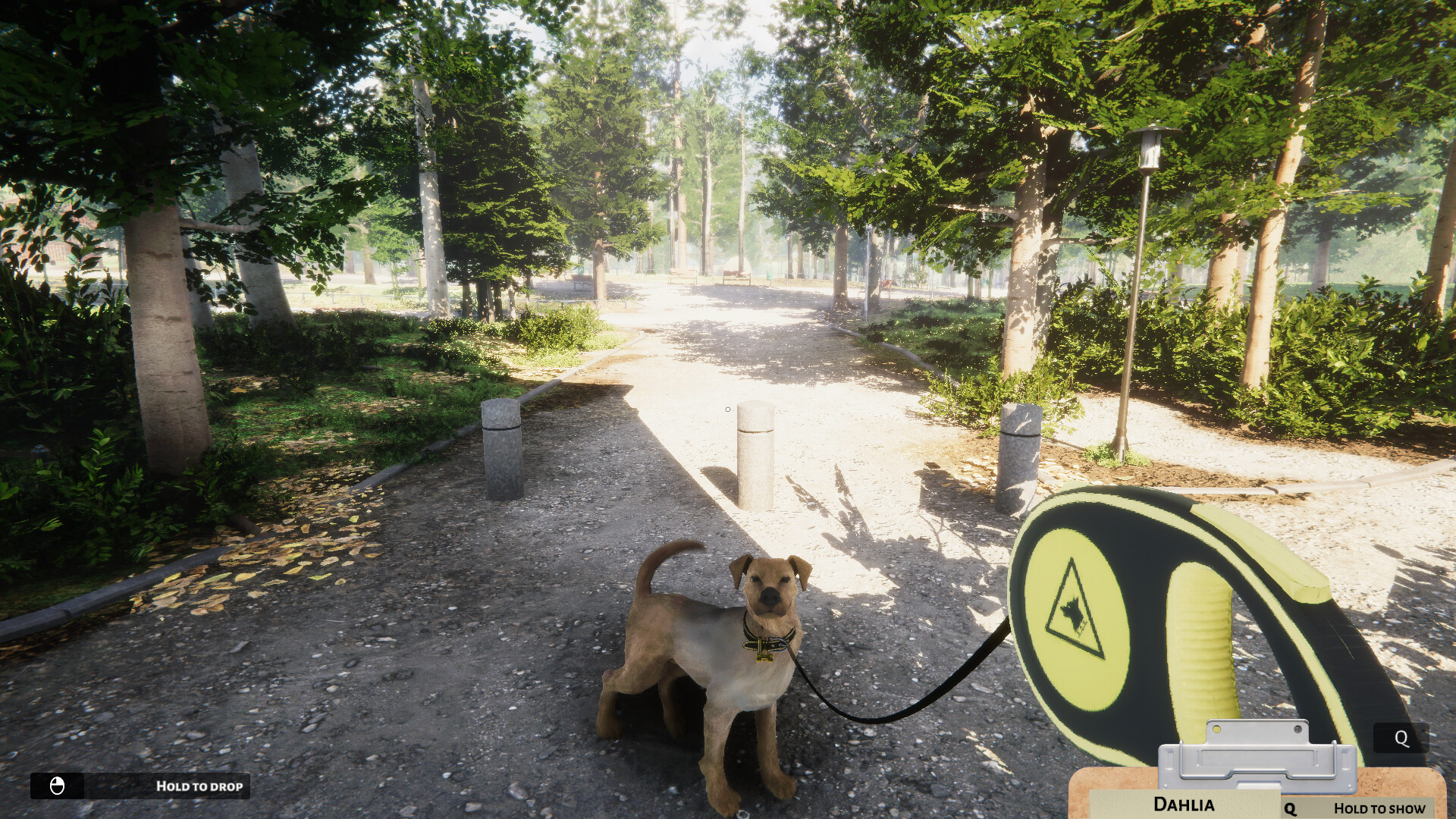The height and width of the screenshot is (819, 1456).
Task: Toggle the leash by clicking Dahlia
Action: [x=713, y=660]
